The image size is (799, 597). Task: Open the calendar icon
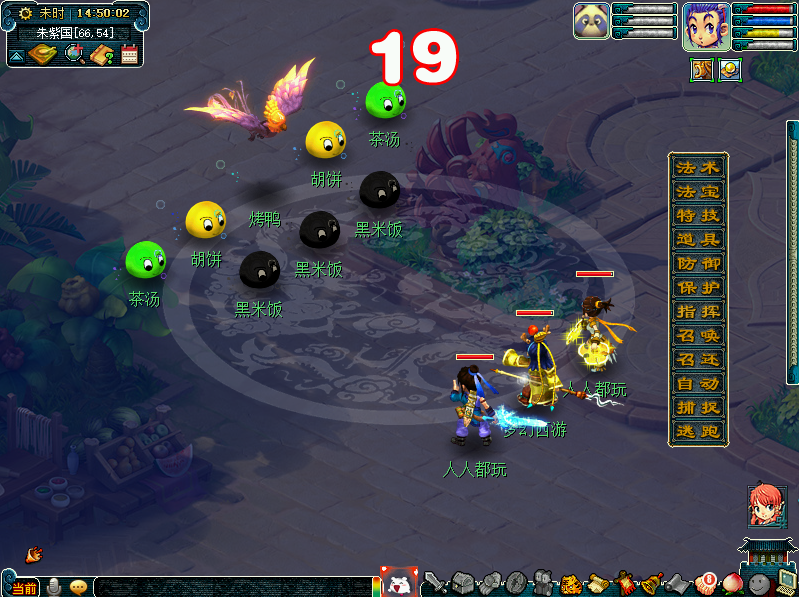[129, 54]
